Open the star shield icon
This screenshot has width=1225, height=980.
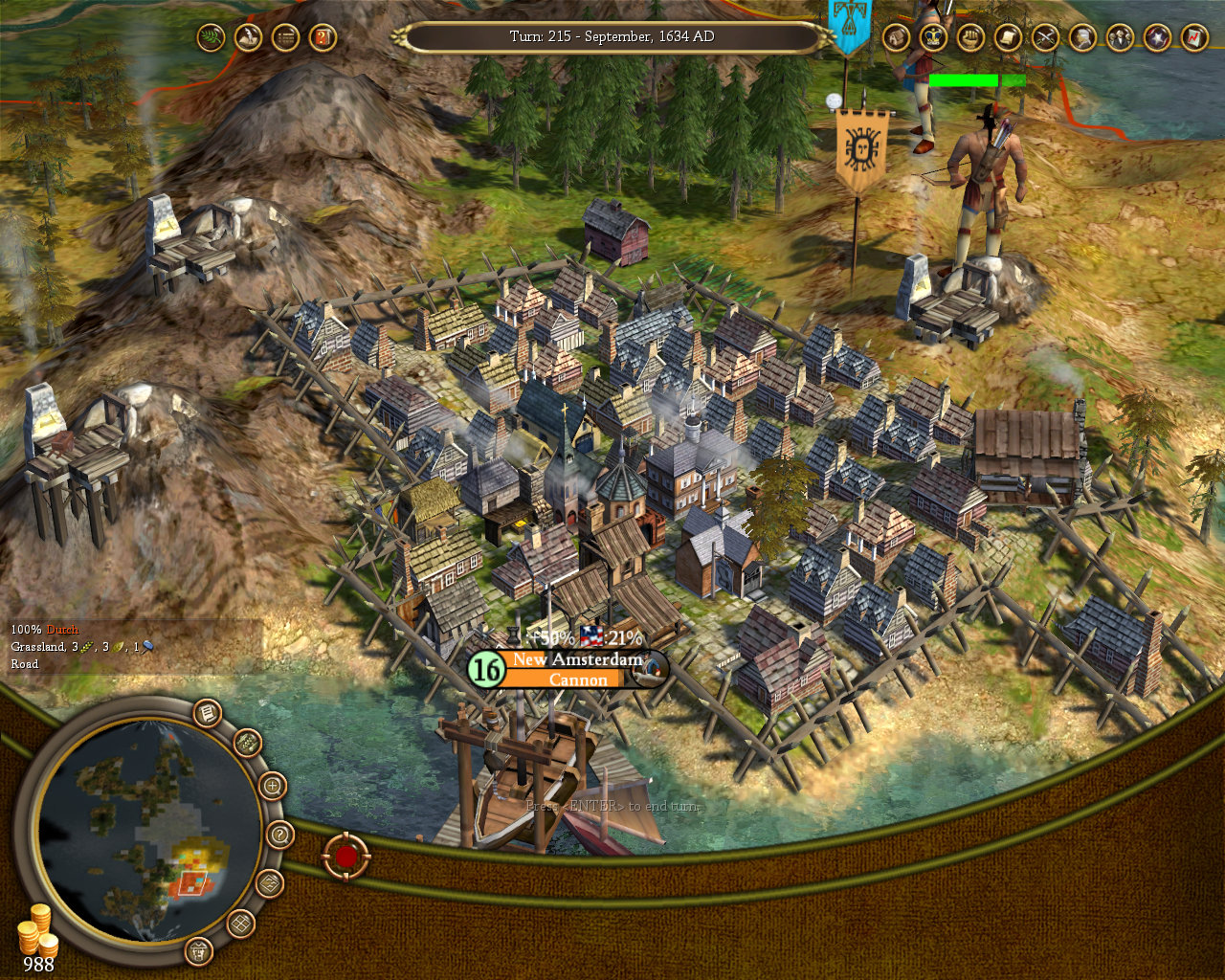coord(1157,38)
